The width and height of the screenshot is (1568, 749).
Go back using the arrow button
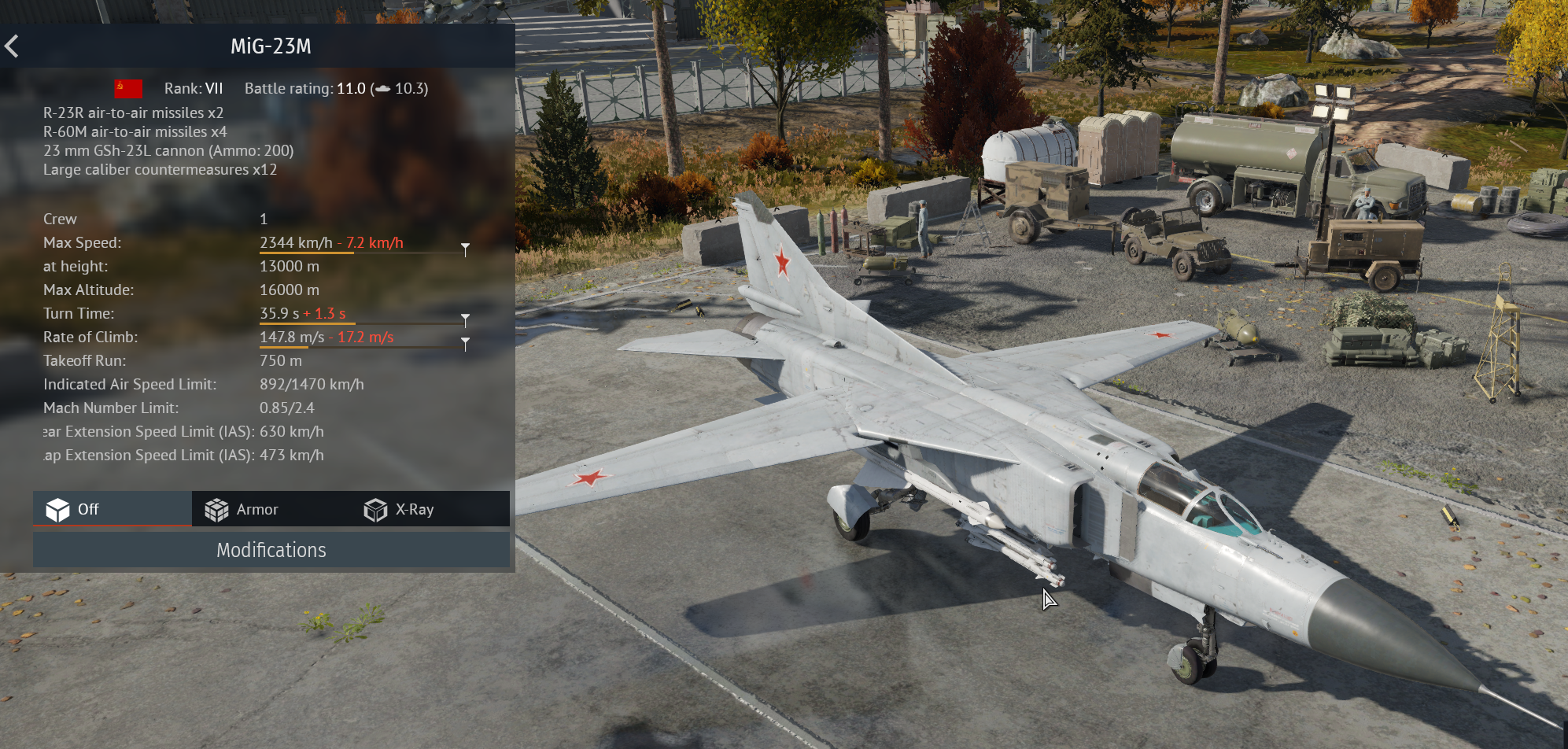click(12, 46)
